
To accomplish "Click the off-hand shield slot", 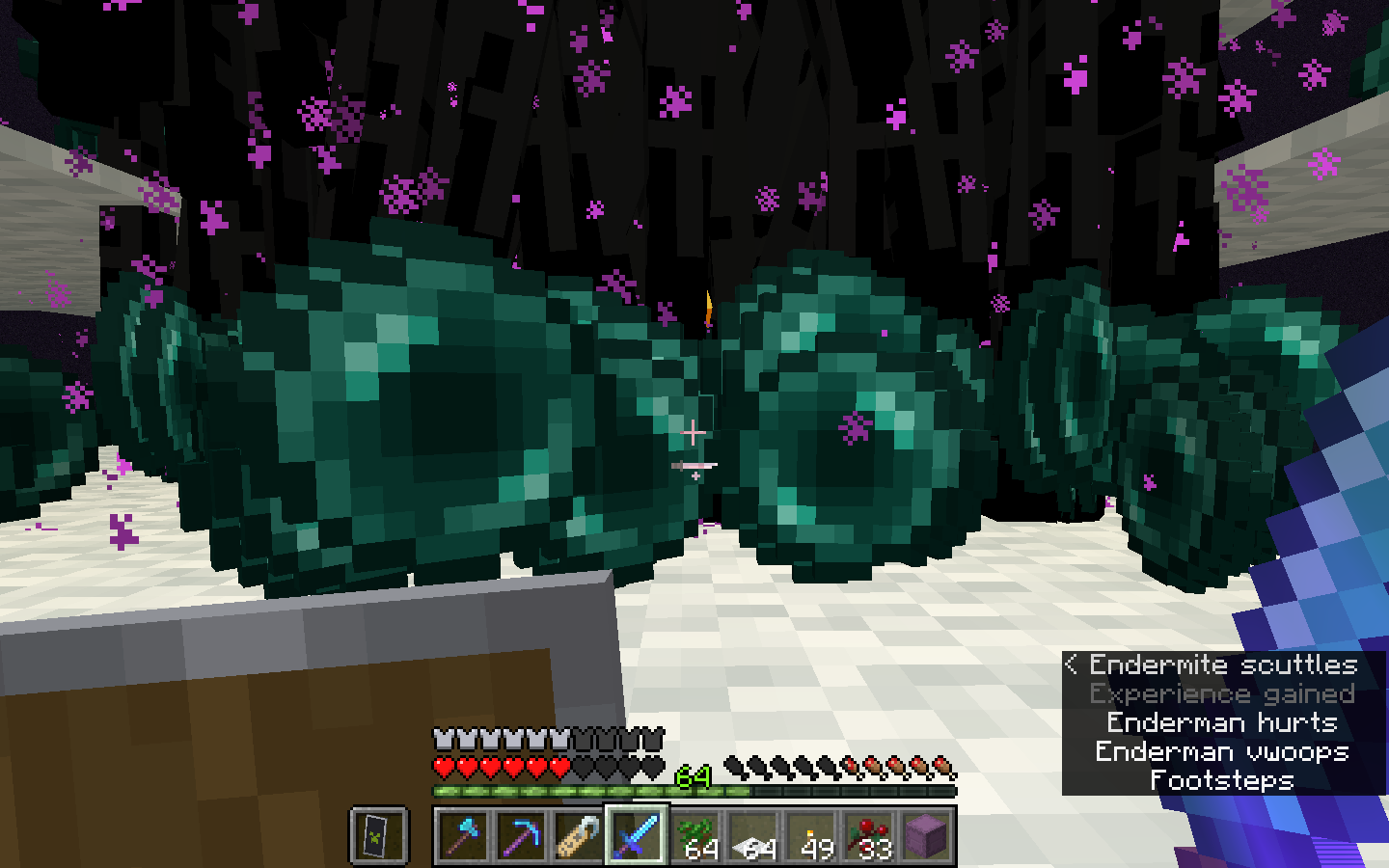I will pyautogui.click(x=378, y=835).
